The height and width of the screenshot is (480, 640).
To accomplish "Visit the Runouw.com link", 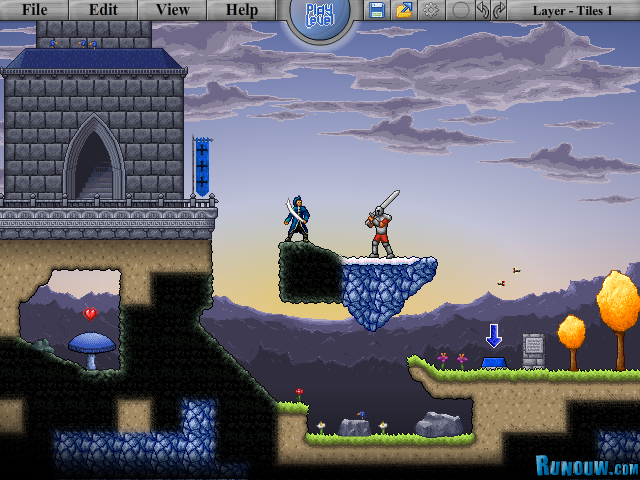I will tap(586, 466).
